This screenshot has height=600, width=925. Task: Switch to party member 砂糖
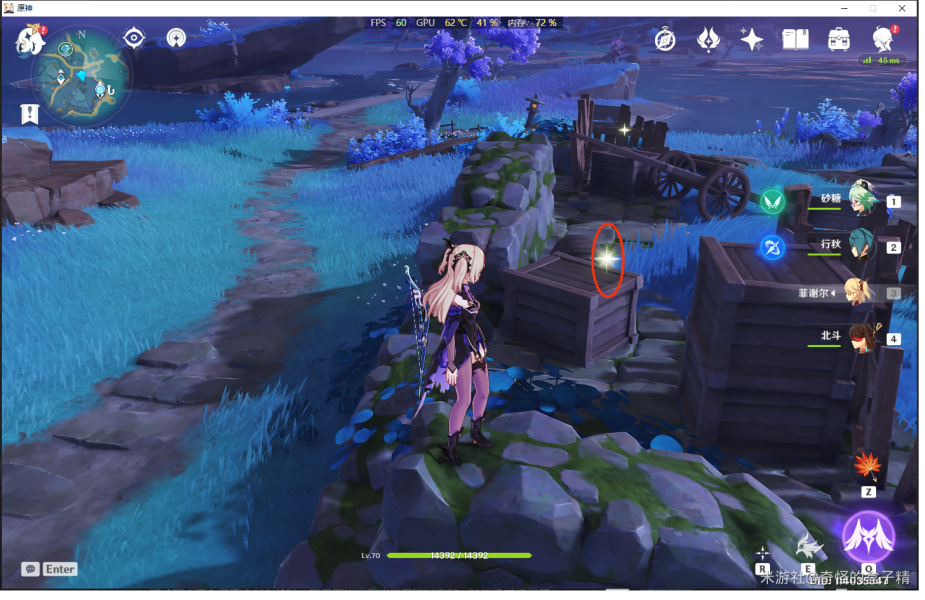[x=860, y=200]
